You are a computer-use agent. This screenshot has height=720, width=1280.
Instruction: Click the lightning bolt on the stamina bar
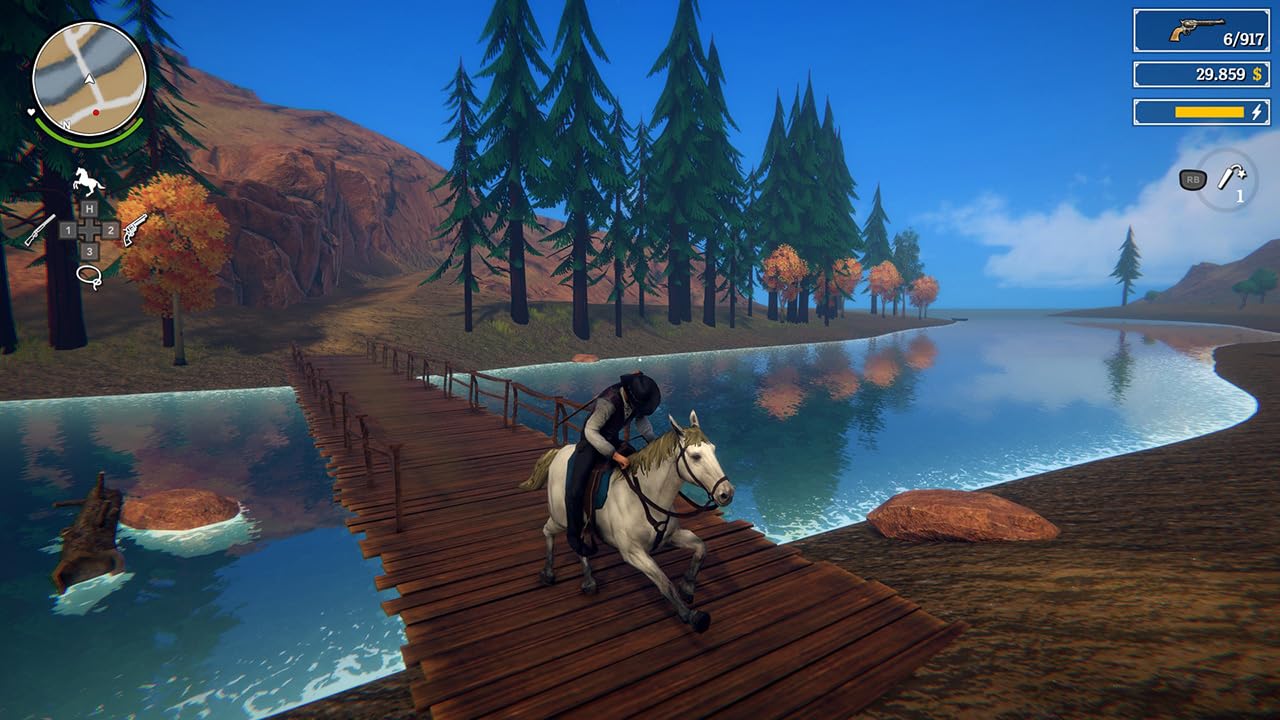[1257, 112]
